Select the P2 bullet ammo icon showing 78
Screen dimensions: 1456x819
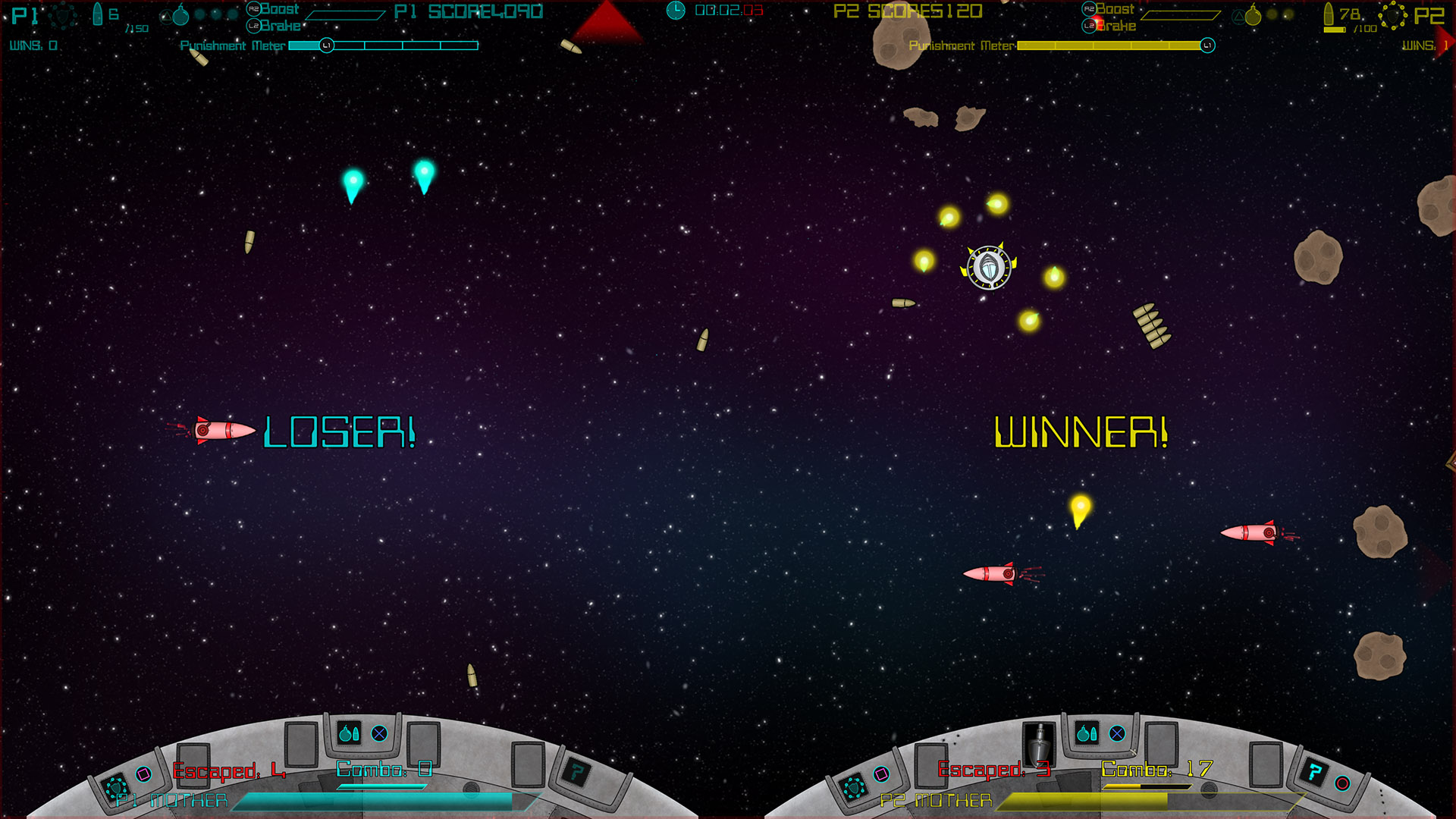[1331, 15]
